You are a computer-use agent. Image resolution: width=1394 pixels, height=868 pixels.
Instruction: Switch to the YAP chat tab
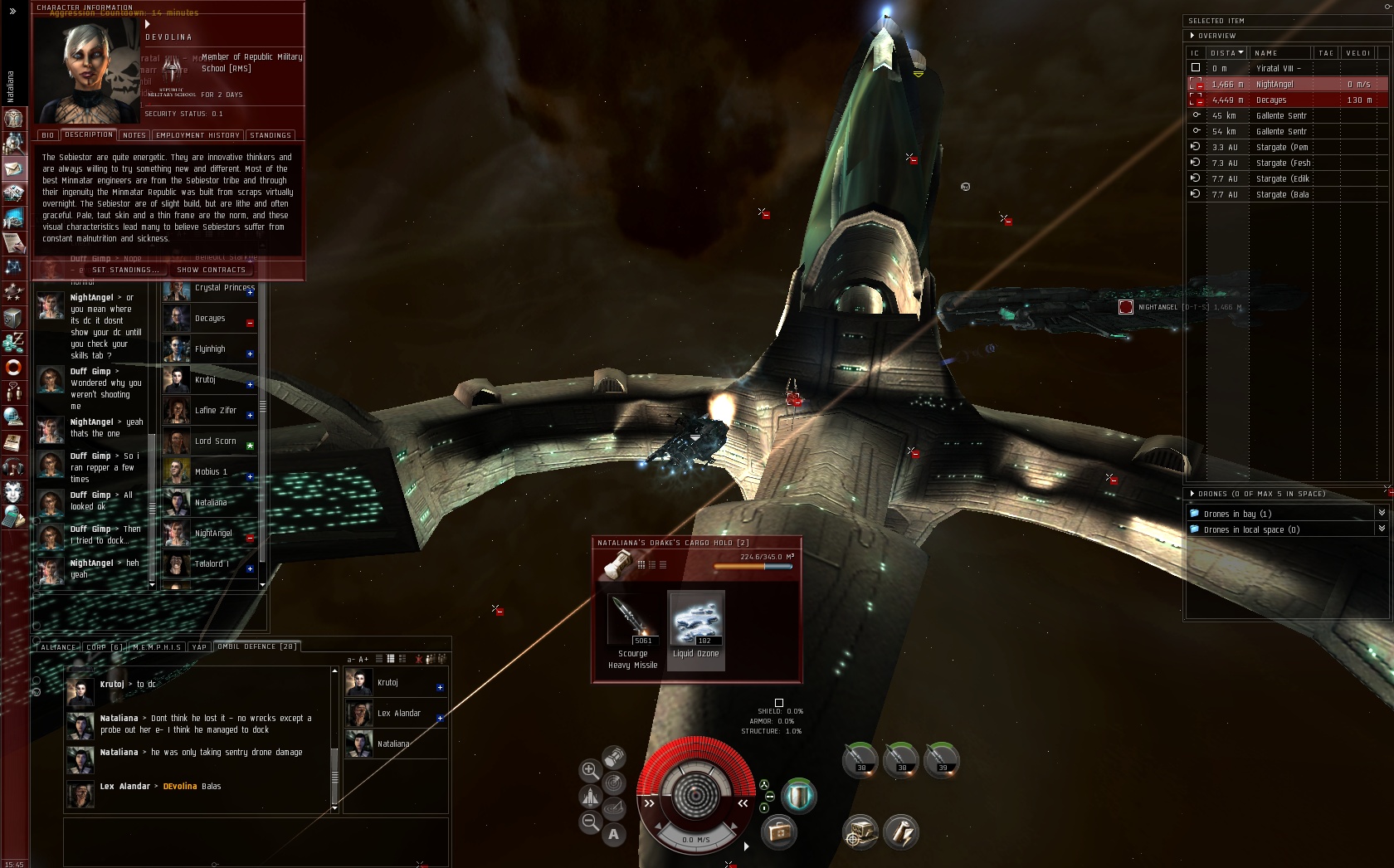(199, 647)
